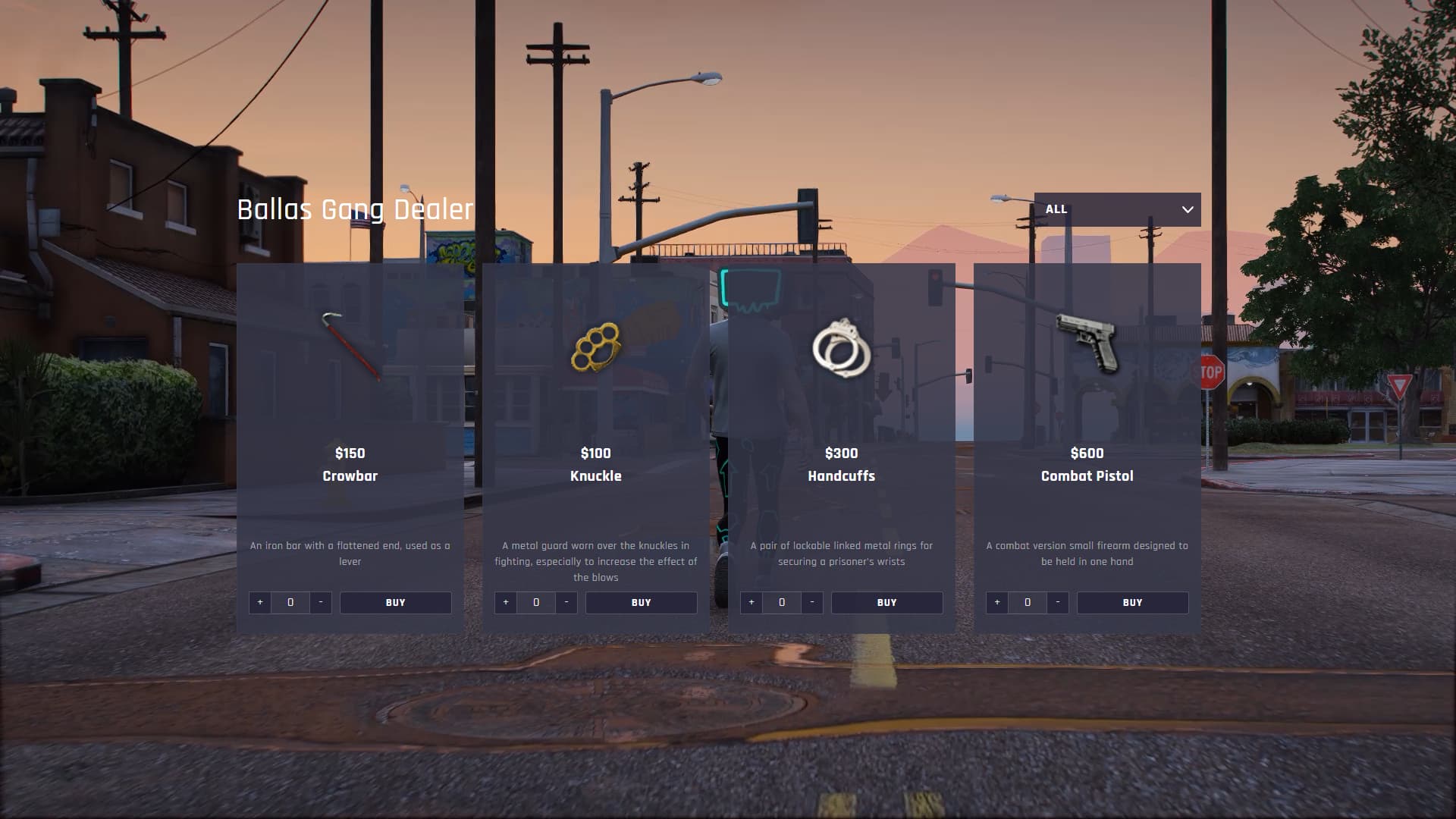Buy the Knuckle for $100
This screenshot has height=819, width=1456.
pyautogui.click(x=641, y=602)
